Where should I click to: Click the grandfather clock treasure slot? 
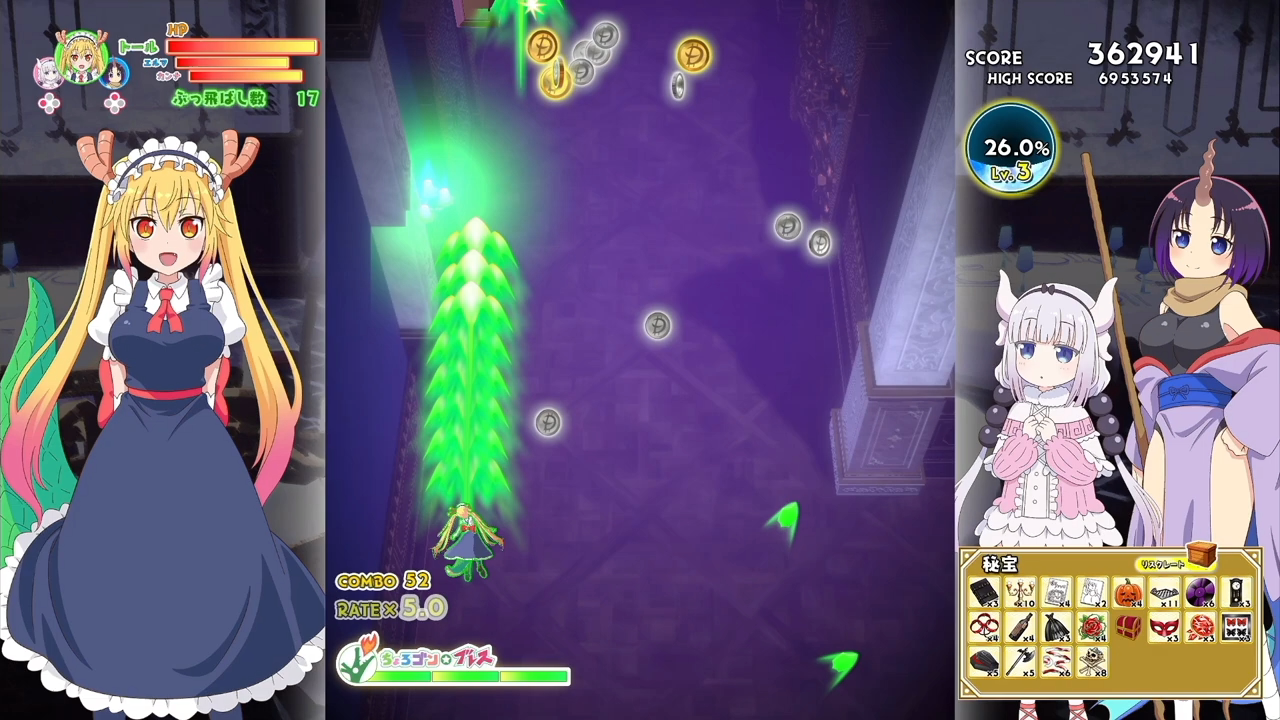[x=1237, y=593]
